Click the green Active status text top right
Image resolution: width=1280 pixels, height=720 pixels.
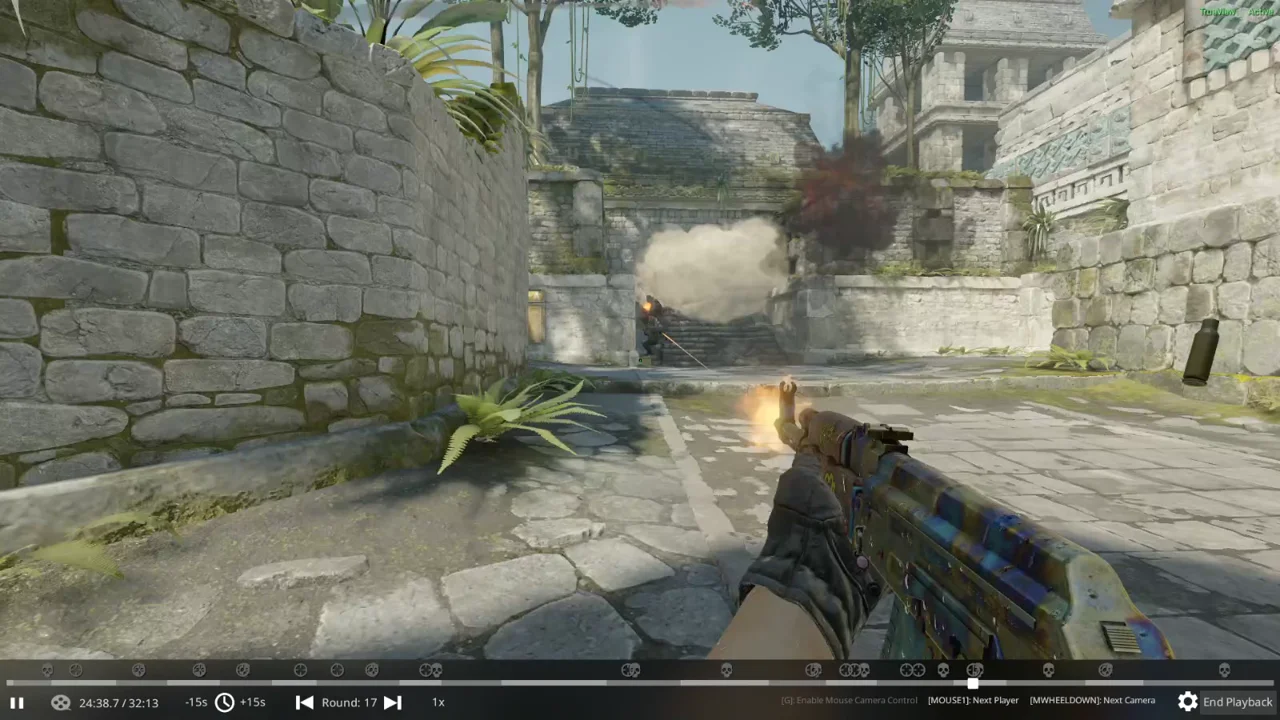coord(1261,11)
